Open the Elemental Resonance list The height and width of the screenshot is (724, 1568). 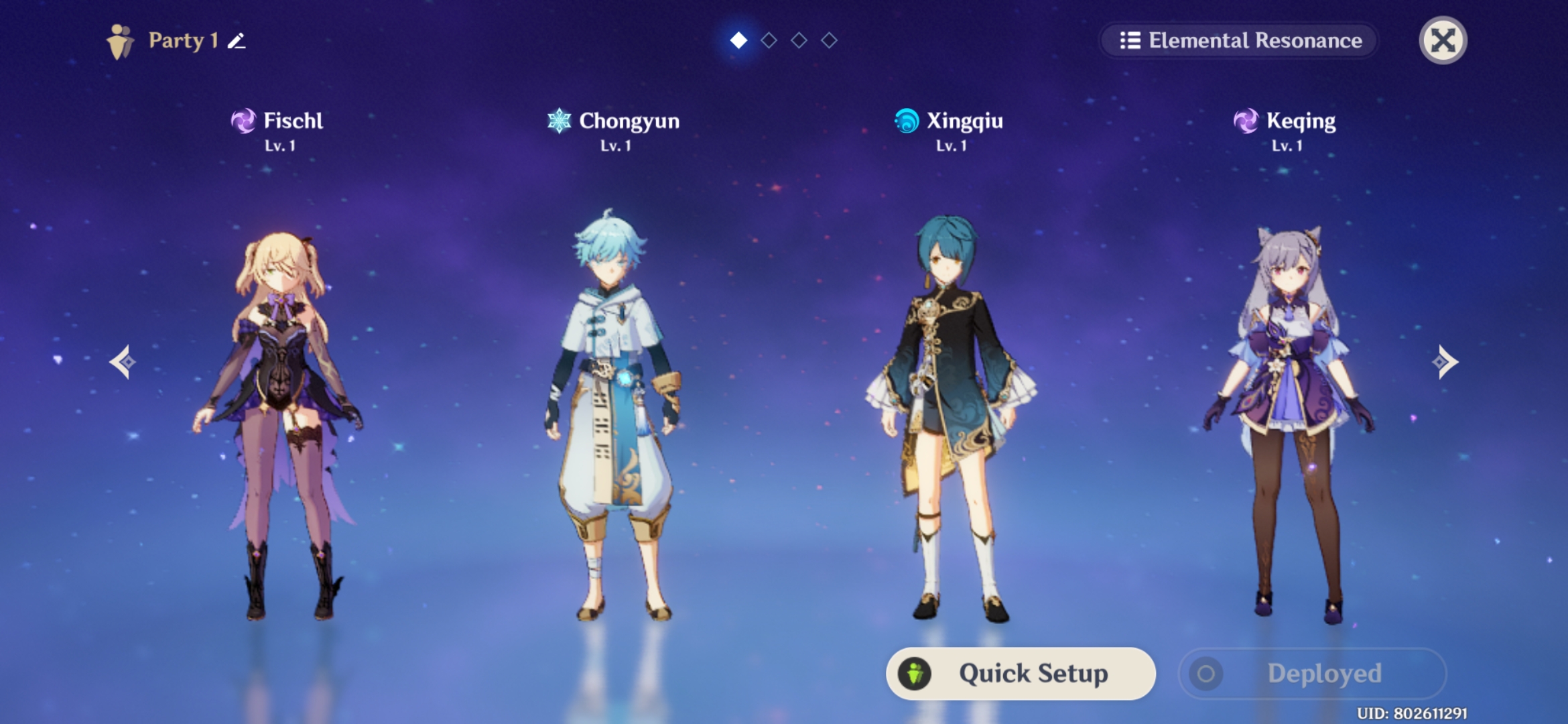click(1240, 41)
